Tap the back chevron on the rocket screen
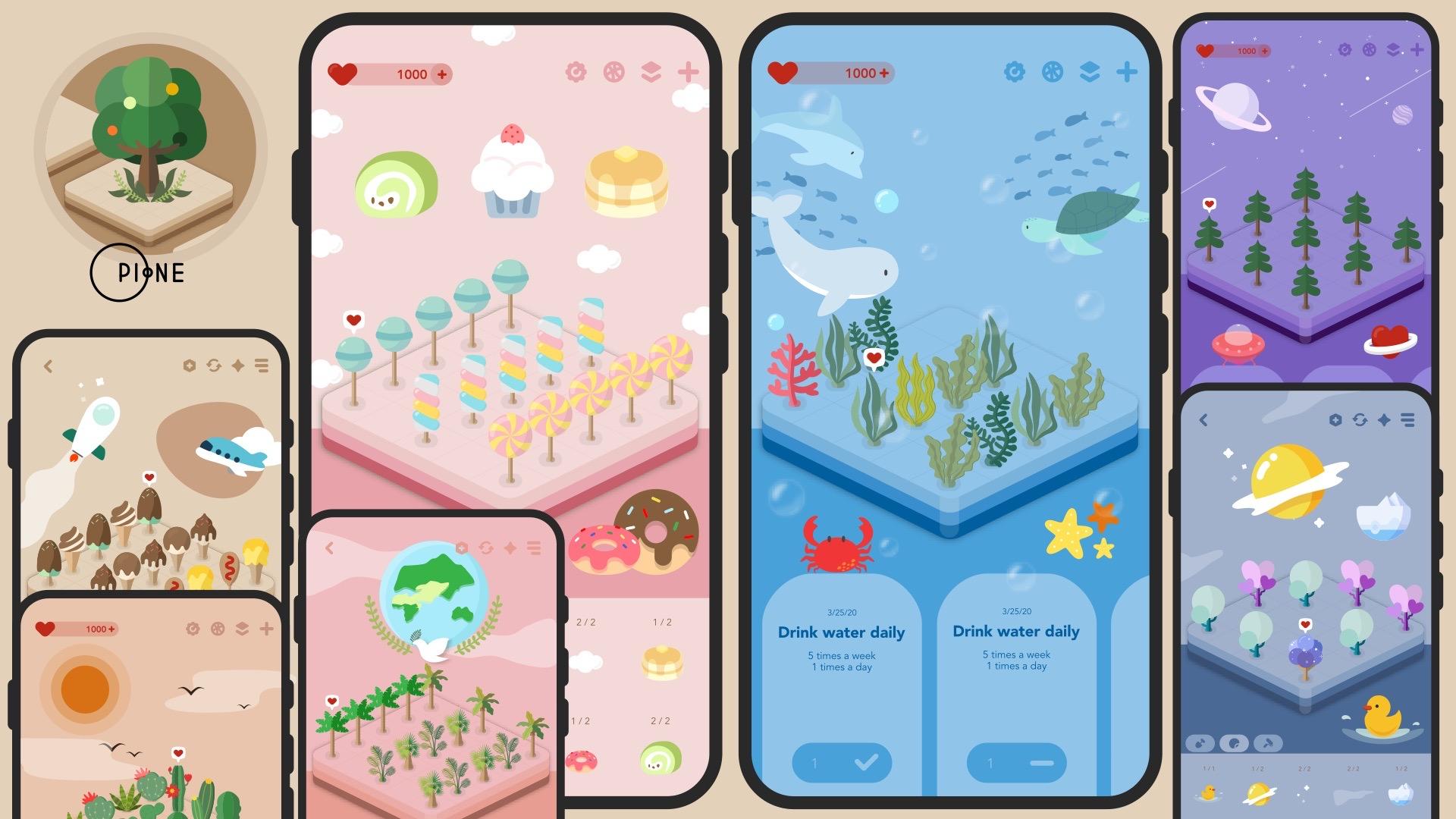Image resolution: width=1456 pixels, height=819 pixels. [x=48, y=366]
